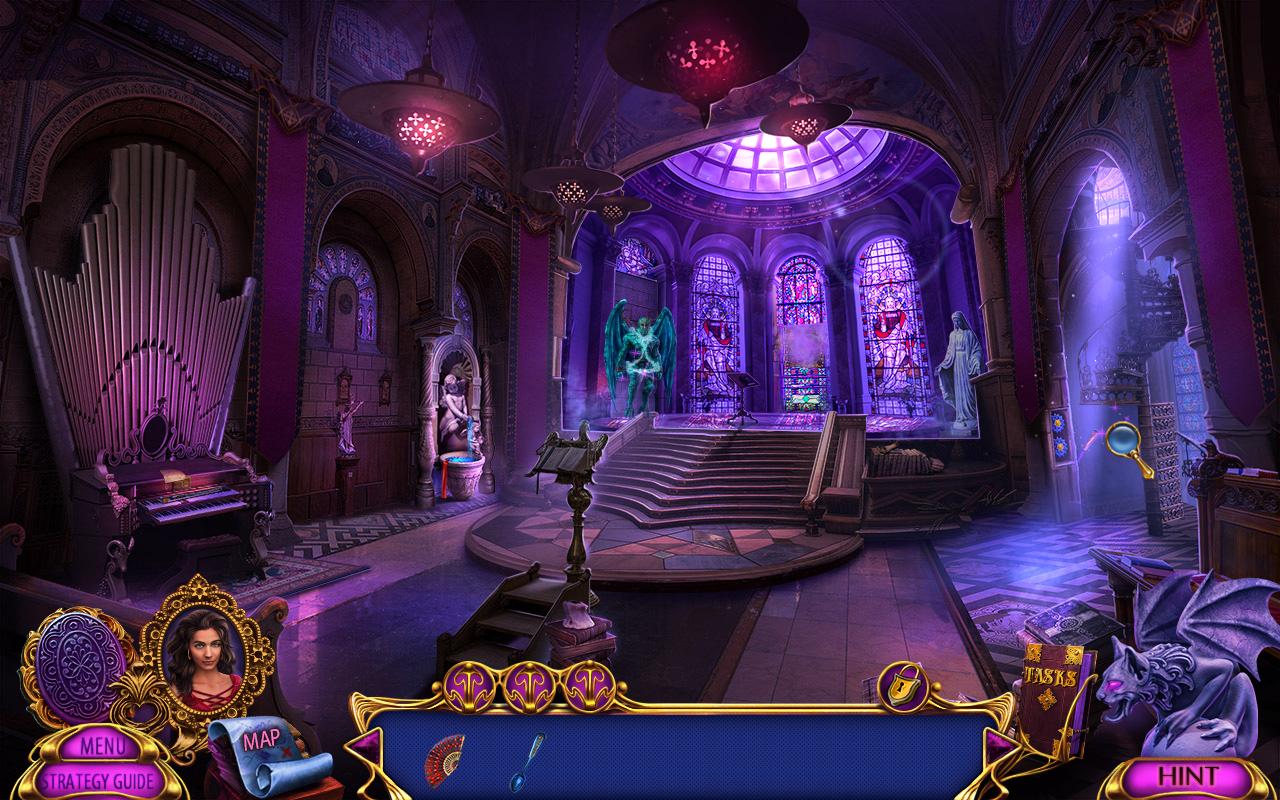Open the Strategy Guide
This screenshot has height=800, width=1280.
point(100,777)
